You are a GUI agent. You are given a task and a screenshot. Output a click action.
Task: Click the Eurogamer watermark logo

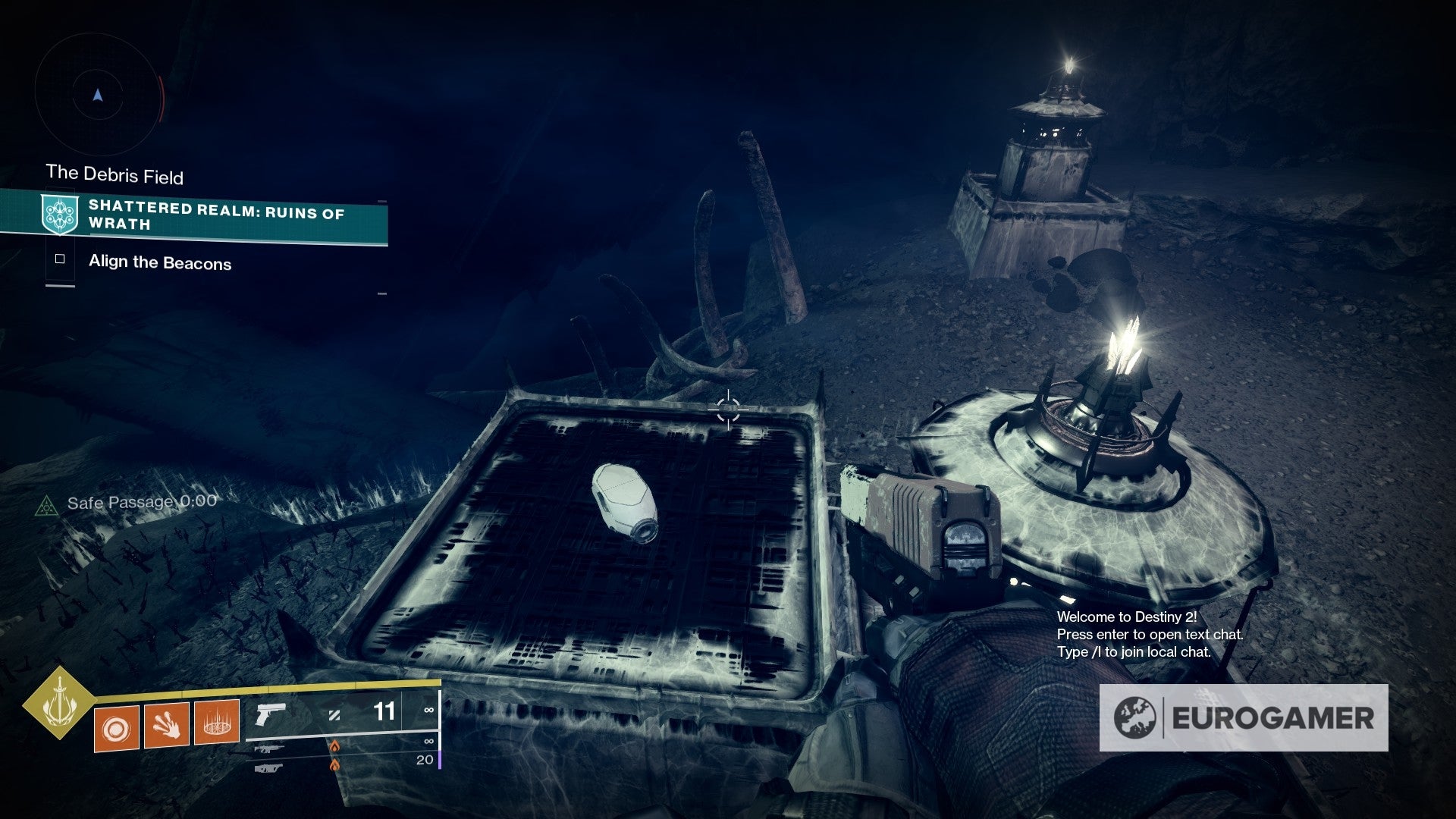(1244, 717)
